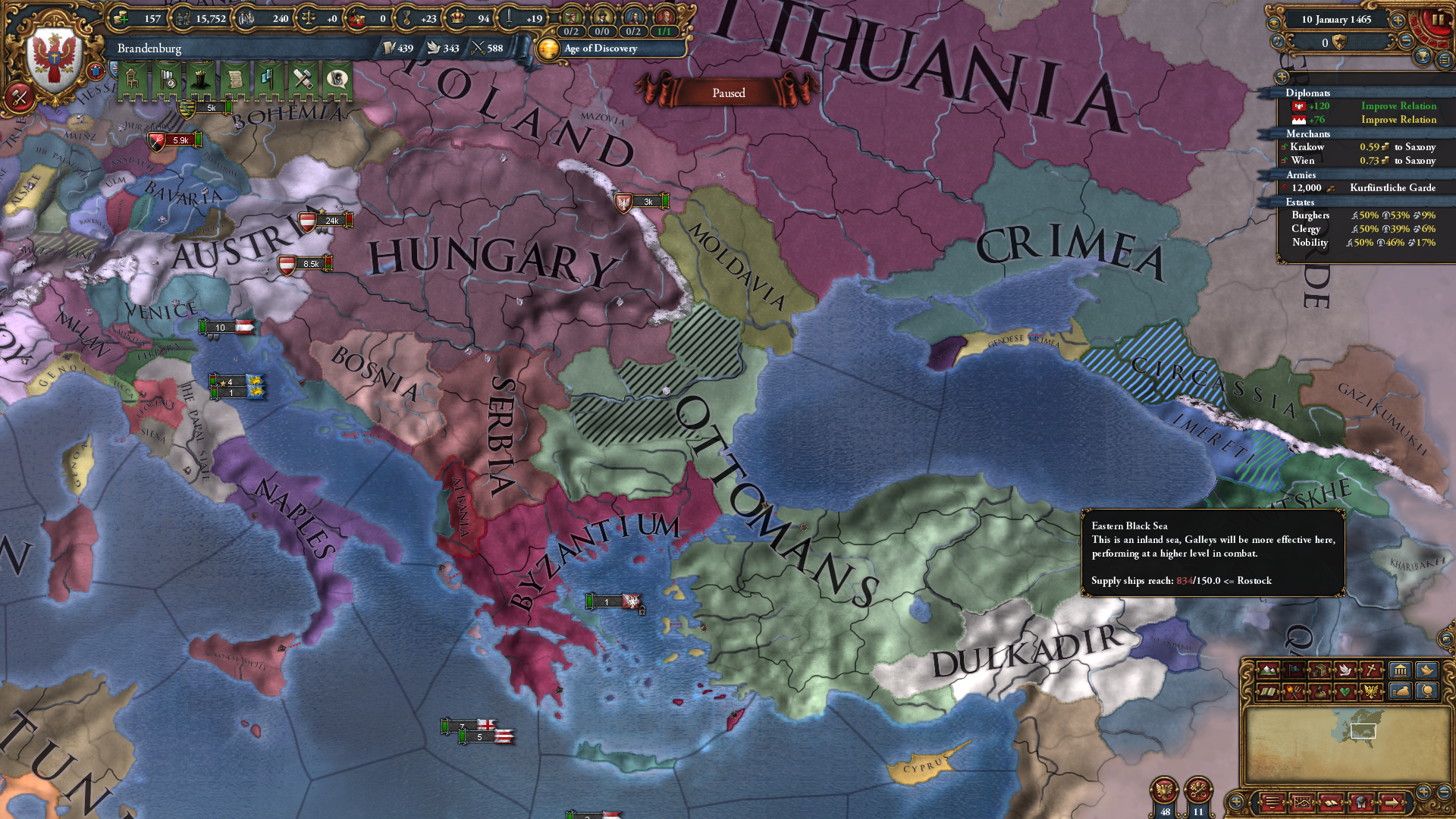Select the terrain mapmode

point(1268,670)
